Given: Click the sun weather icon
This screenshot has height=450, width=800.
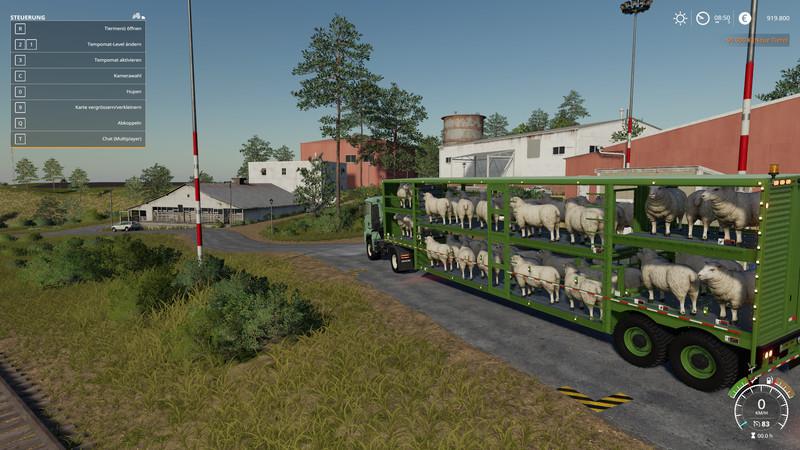Looking at the screenshot, I should (680, 18).
